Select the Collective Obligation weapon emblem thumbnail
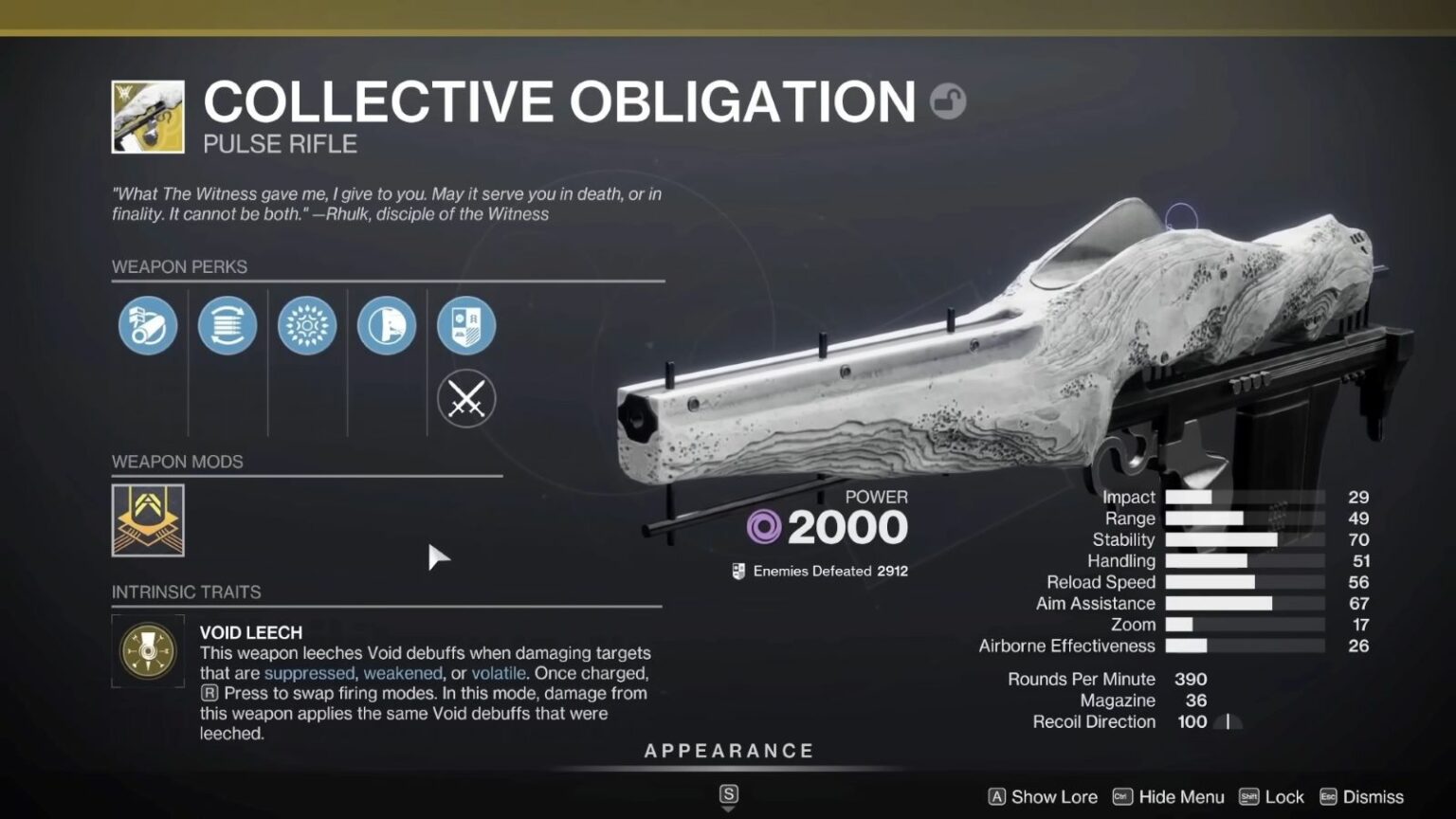Viewport: 1456px width, 819px height. coord(147,116)
